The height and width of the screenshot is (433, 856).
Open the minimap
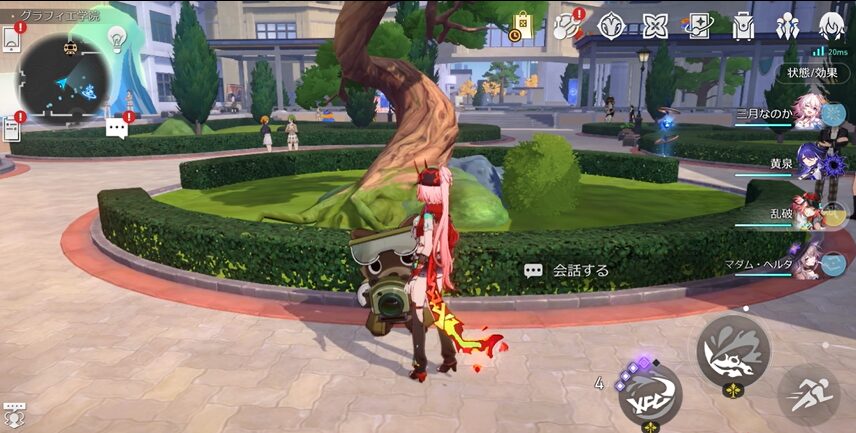point(66,76)
